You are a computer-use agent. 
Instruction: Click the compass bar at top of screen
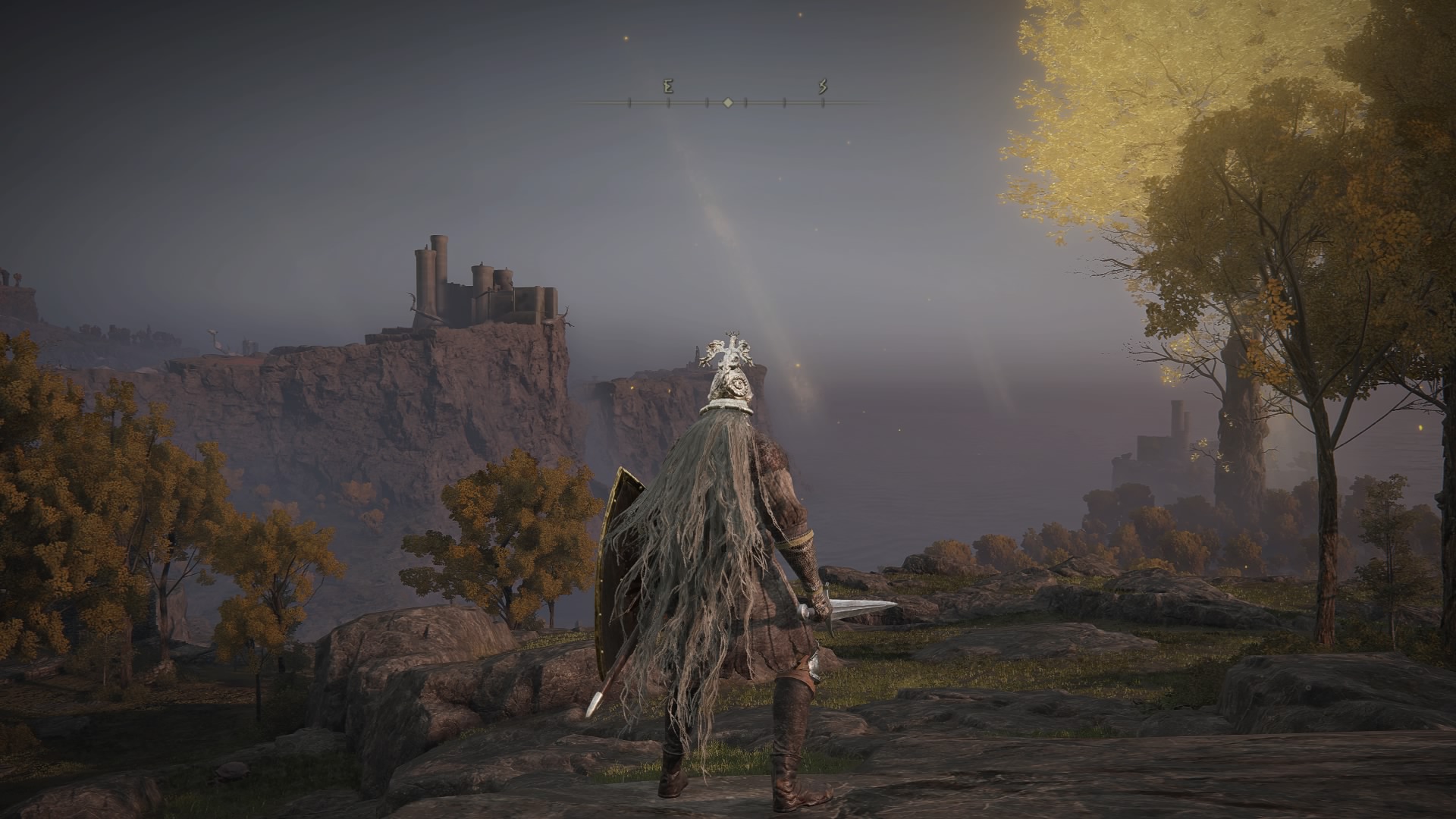727,101
